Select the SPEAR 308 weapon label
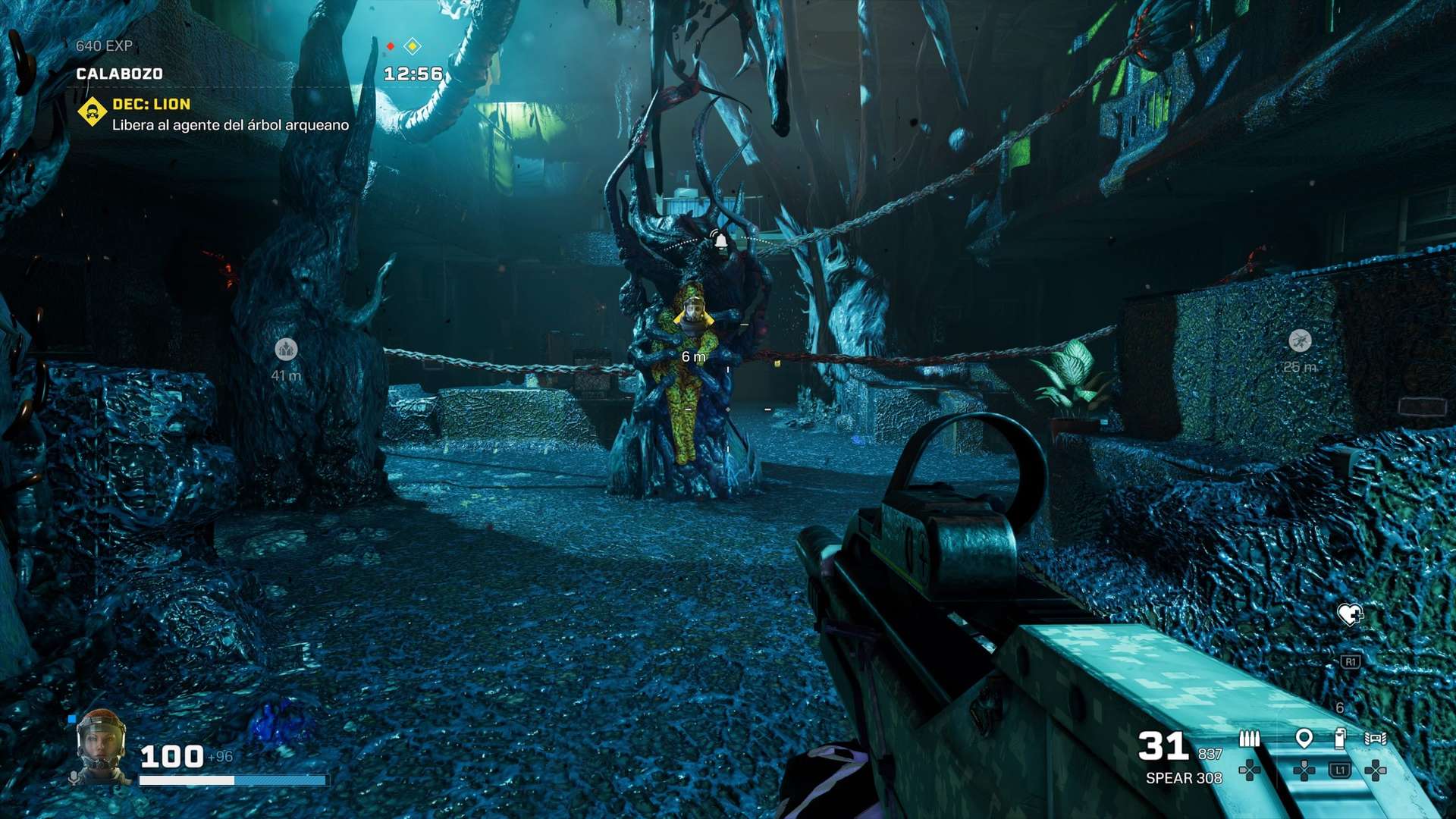Image resolution: width=1456 pixels, height=819 pixels. point(1183,778)
